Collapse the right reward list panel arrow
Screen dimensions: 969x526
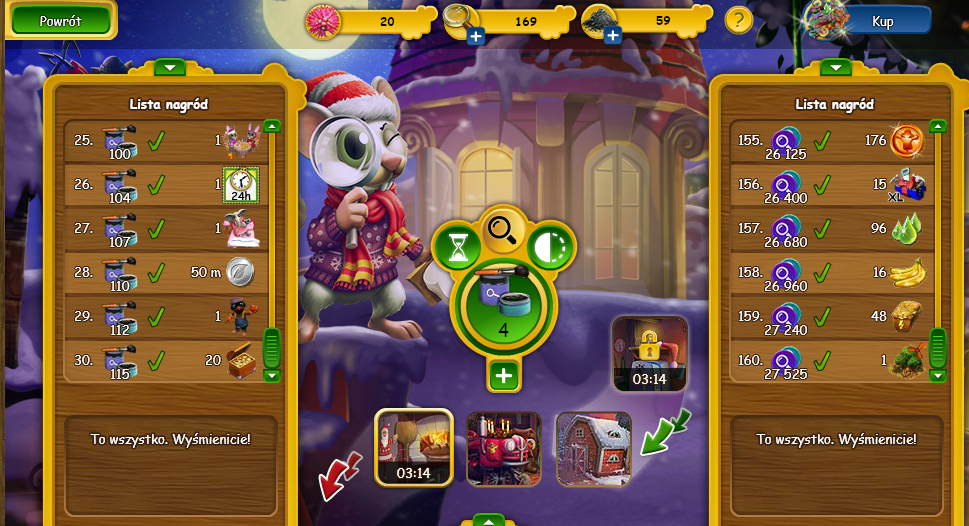[x=835, y=67]
